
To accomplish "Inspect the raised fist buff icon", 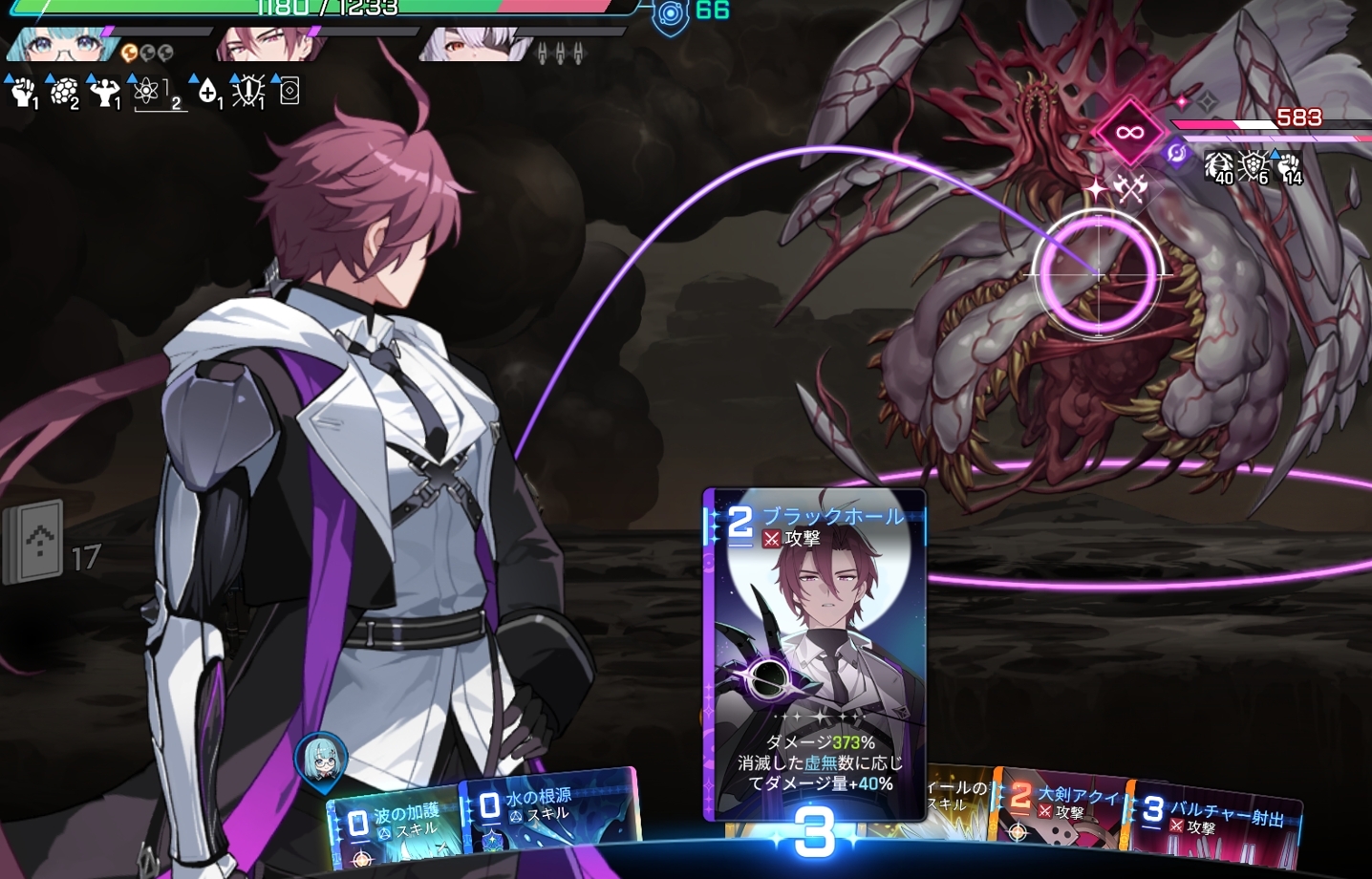I will click(23, 93).
